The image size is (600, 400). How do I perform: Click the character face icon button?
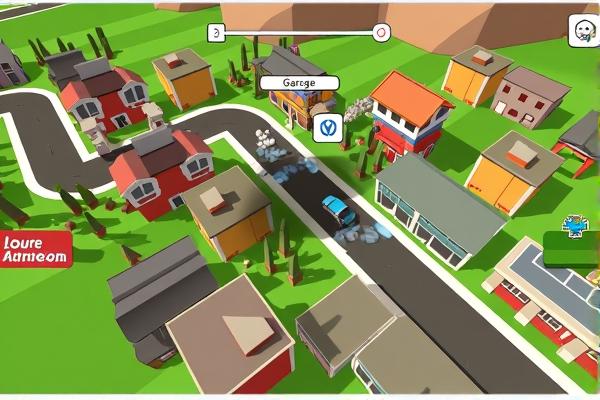(x=582, y=30)
